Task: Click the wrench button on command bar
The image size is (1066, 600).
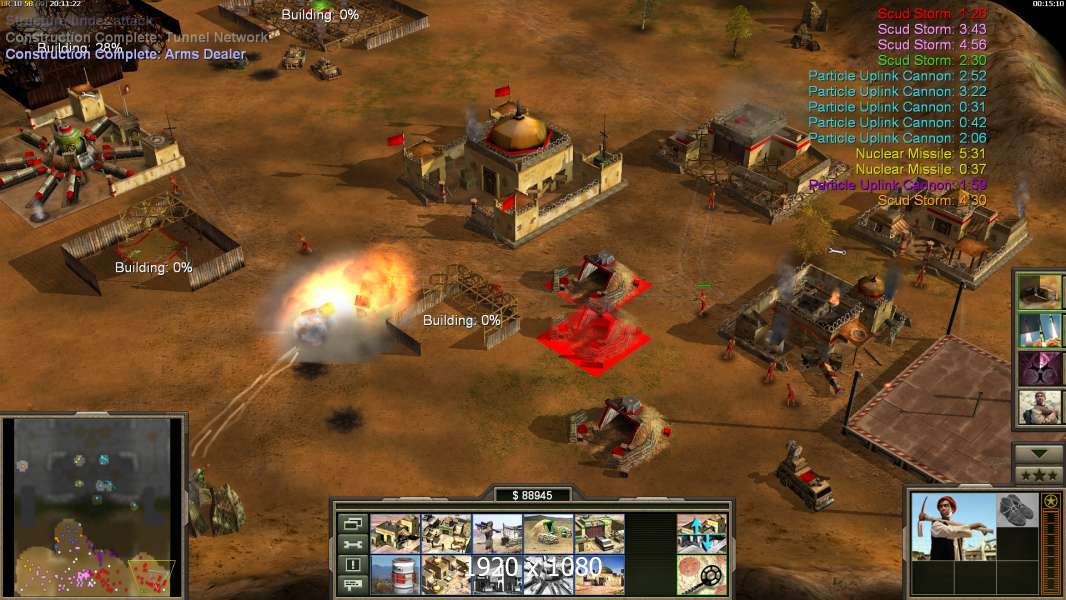Action: click(352, 544)
